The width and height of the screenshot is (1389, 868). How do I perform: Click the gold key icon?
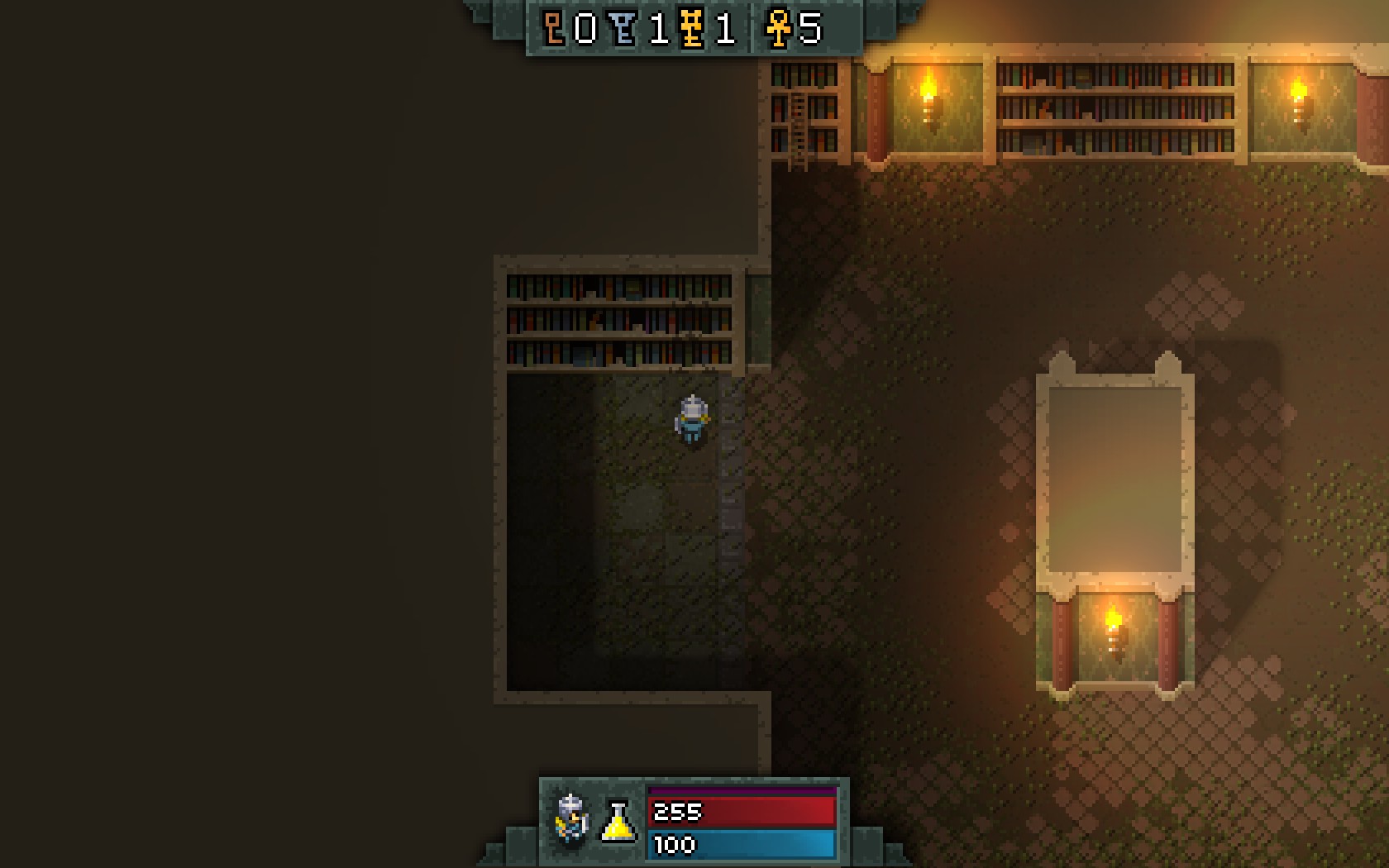point(692,29)
